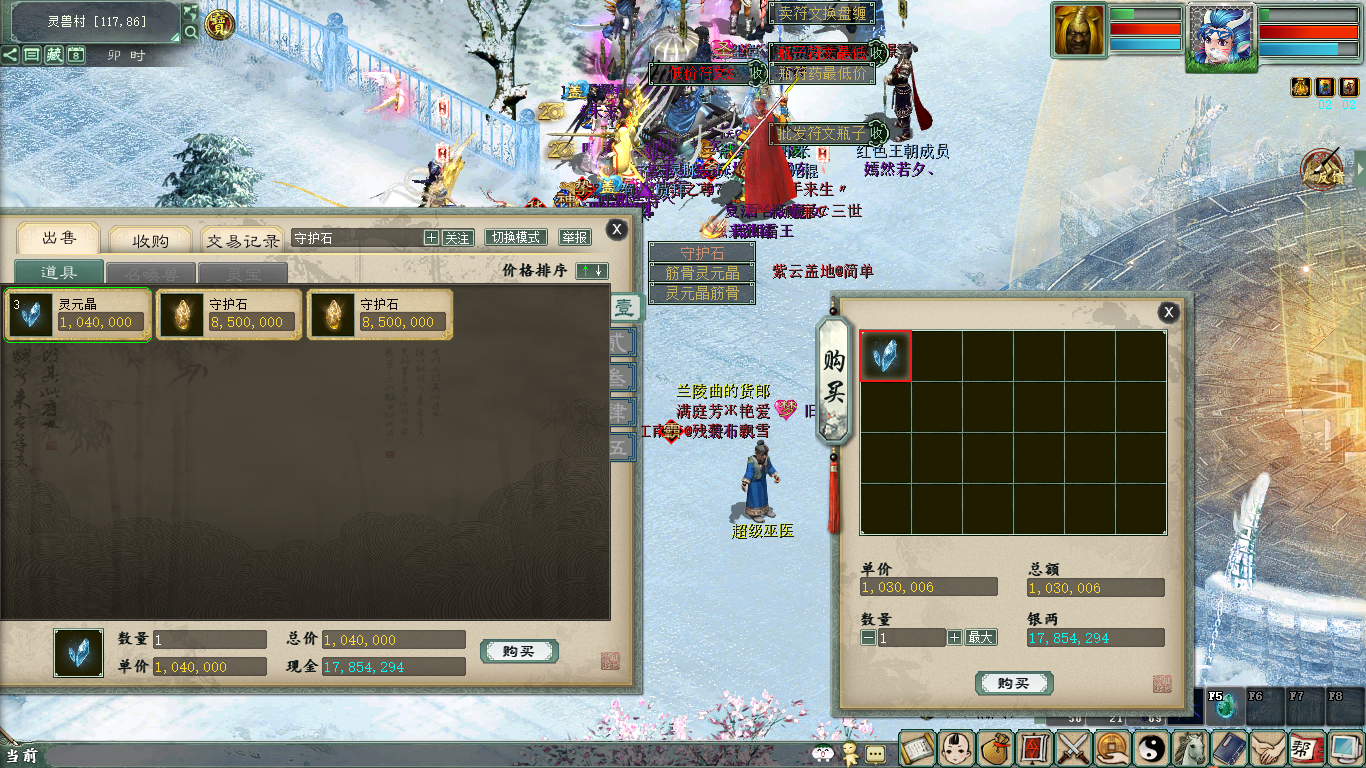Image resolution: width=1366 pixels, height=768 pixels.
Task: Open the yin-yang symbol menu
Action: pos(1150,748)
